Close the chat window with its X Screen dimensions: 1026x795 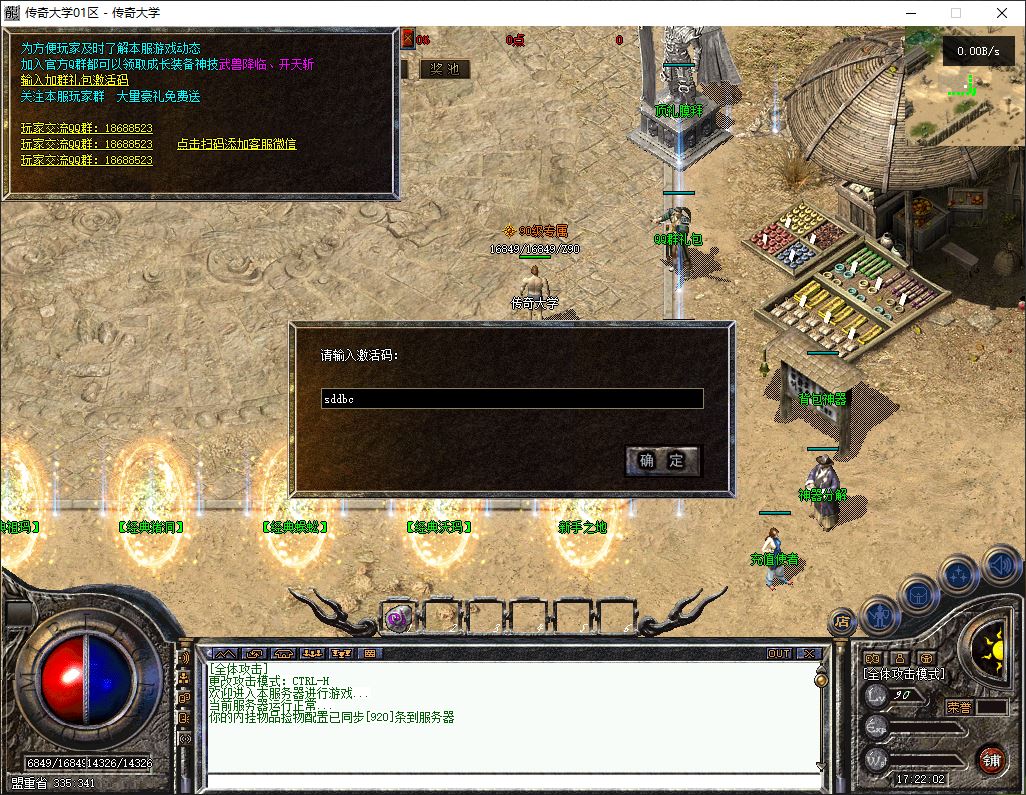[x=809, y=653]
